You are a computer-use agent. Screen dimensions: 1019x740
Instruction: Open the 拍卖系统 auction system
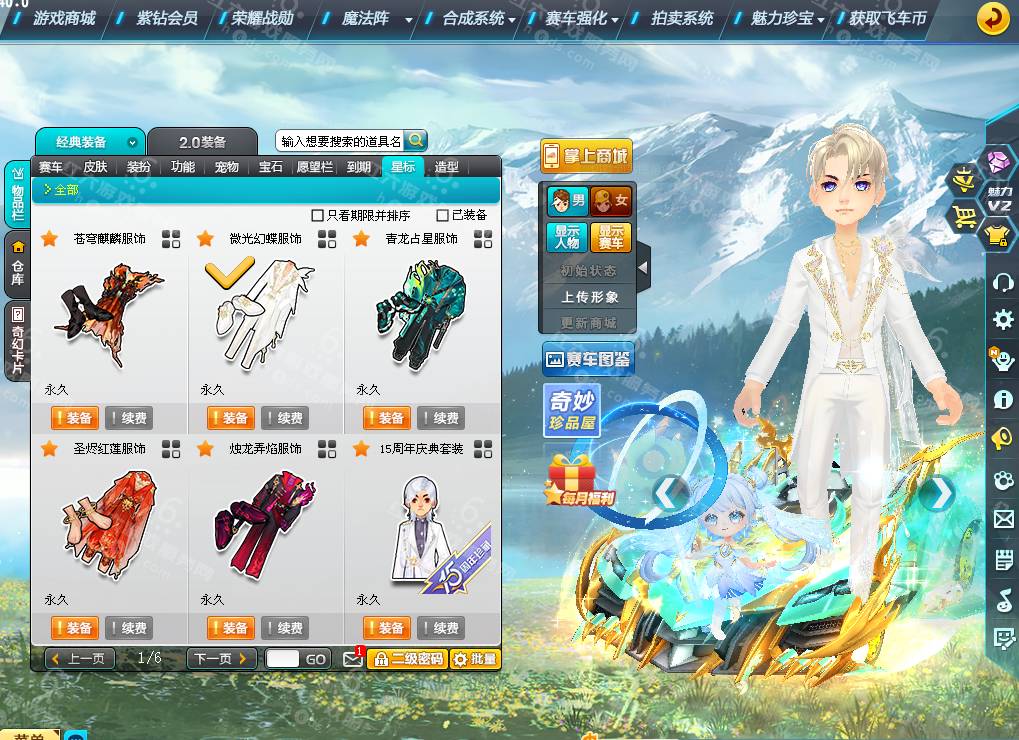682,18
